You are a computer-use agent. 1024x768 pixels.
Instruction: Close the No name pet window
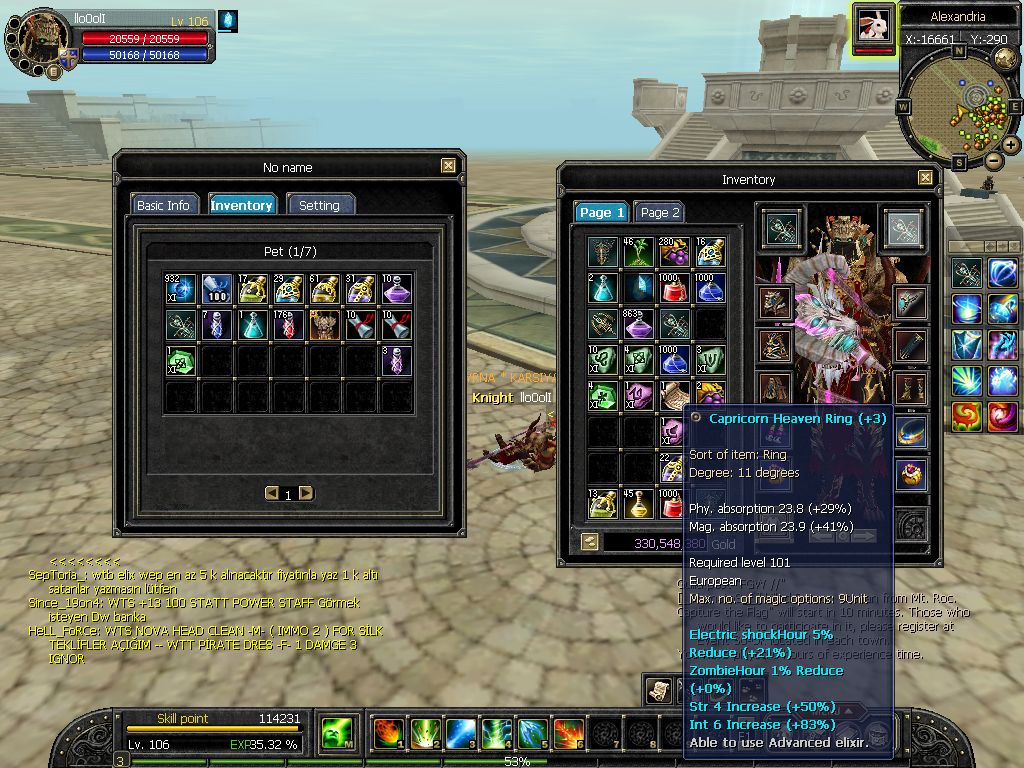pos(448,166)
